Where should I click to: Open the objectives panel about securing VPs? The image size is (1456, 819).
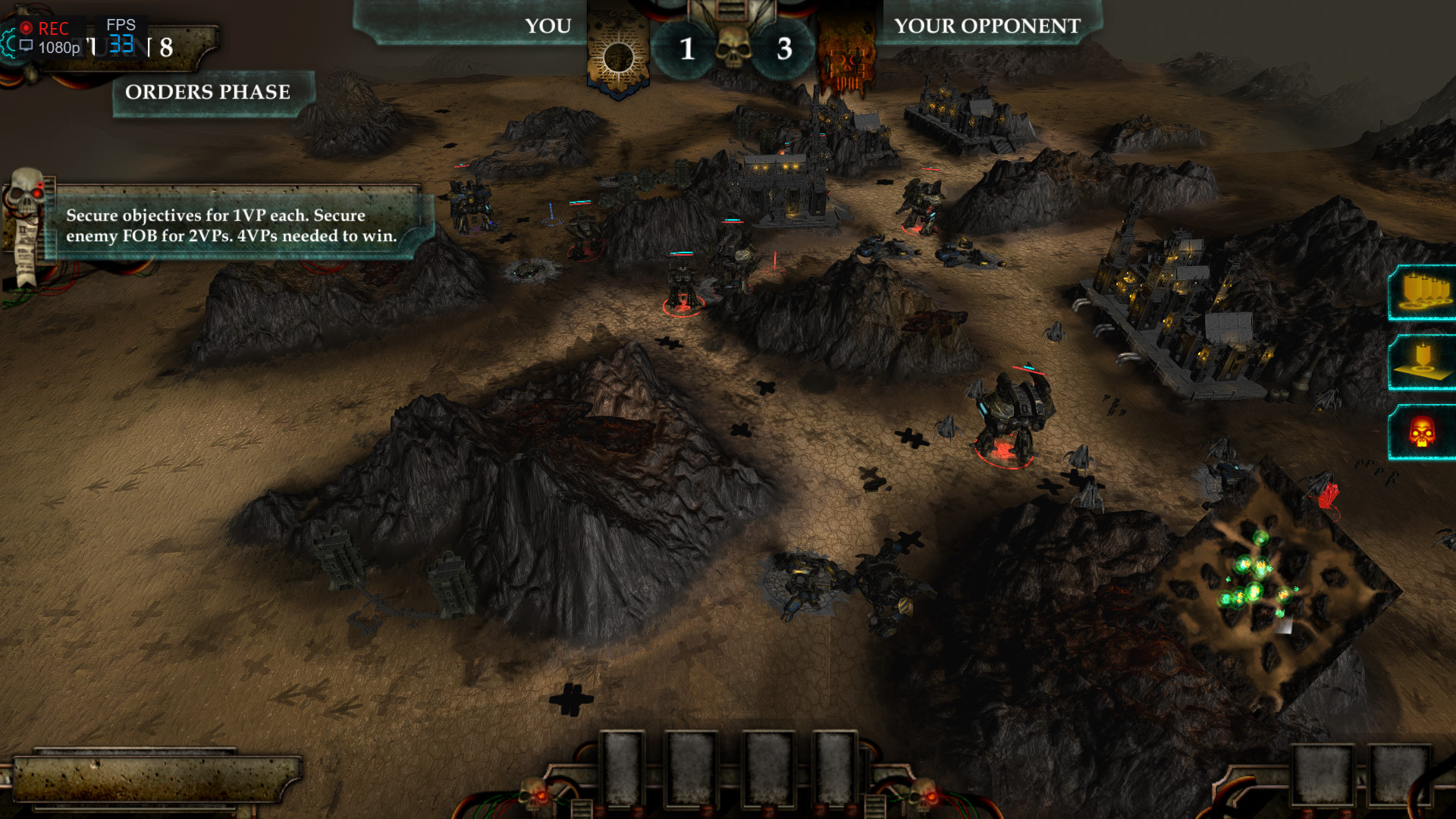(x=231, y=225)
